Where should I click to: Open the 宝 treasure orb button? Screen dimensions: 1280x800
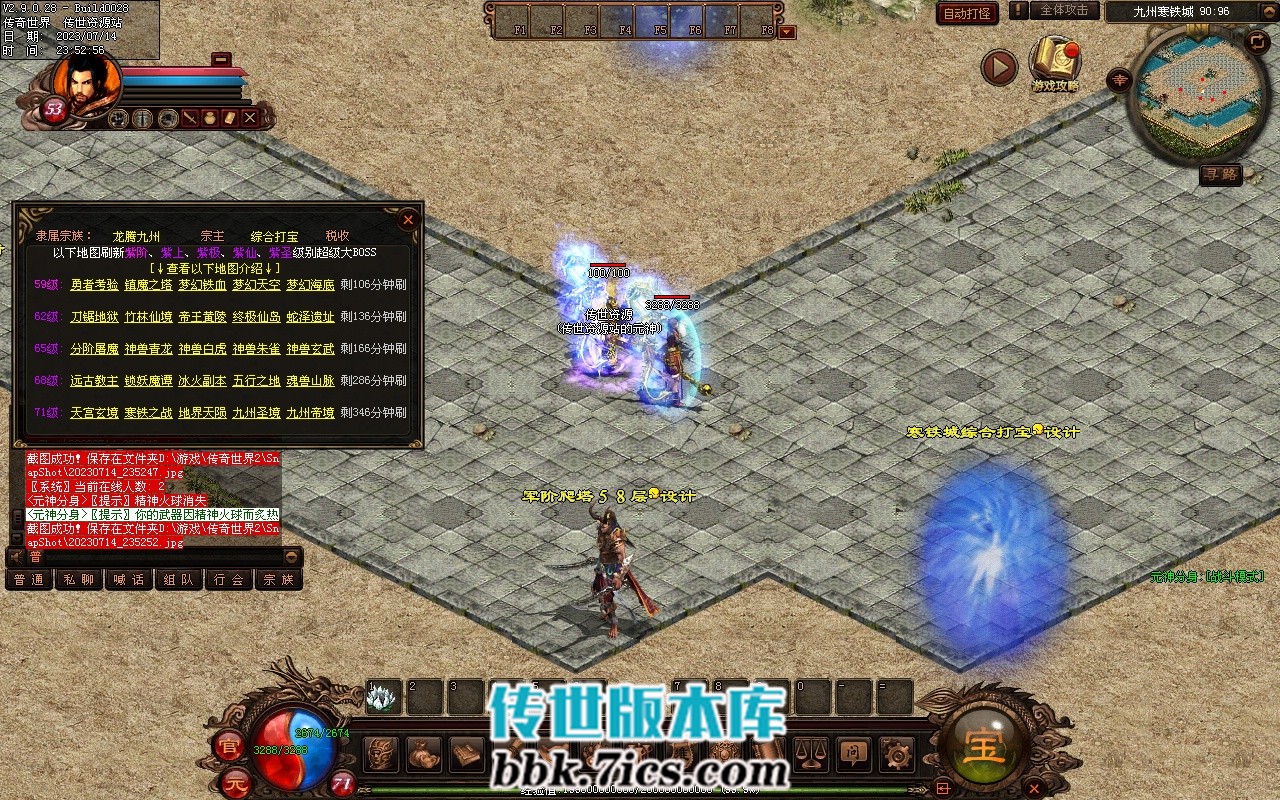coord(984,745)
